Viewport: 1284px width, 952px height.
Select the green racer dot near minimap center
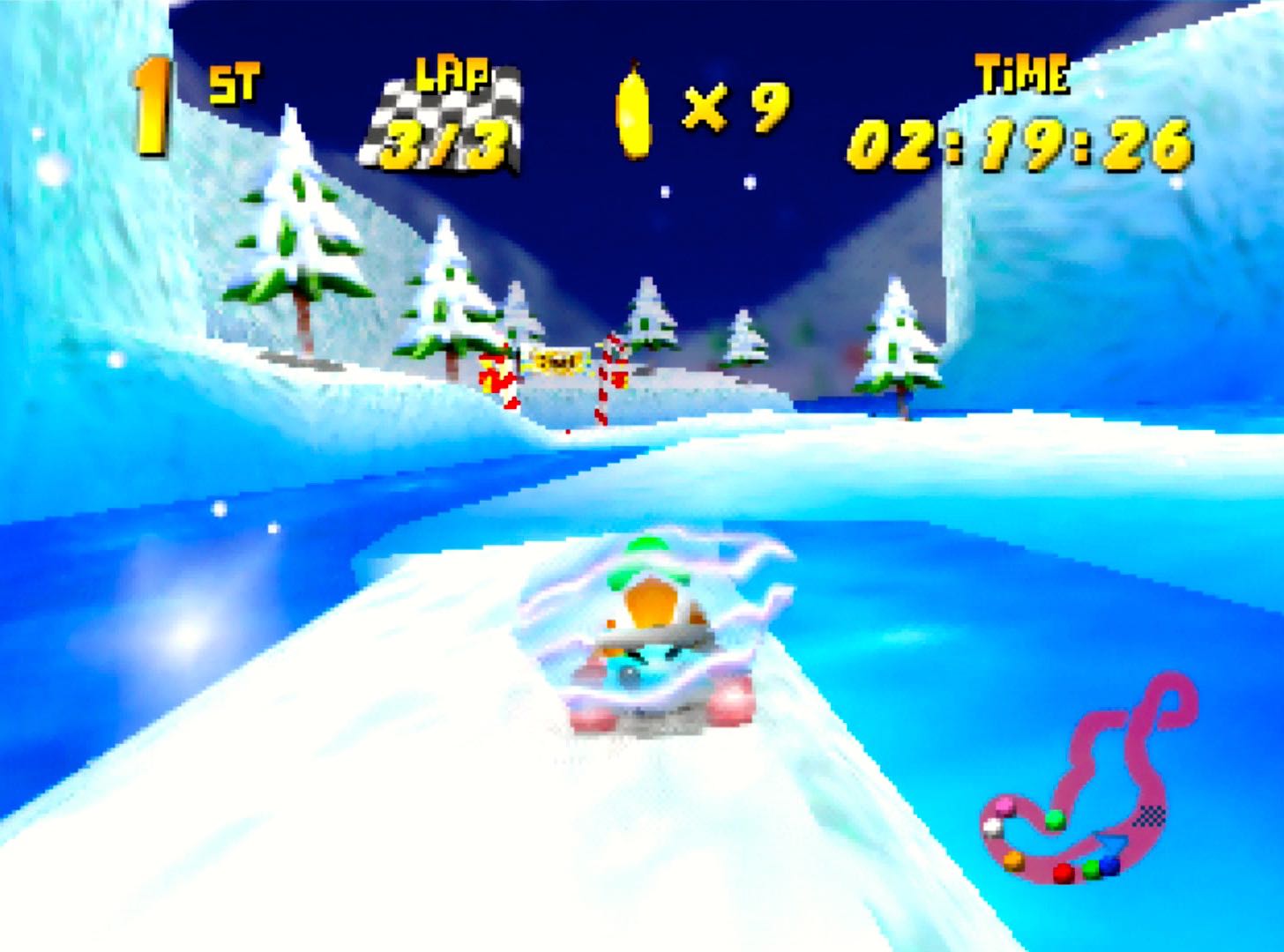click(1056, 821)
